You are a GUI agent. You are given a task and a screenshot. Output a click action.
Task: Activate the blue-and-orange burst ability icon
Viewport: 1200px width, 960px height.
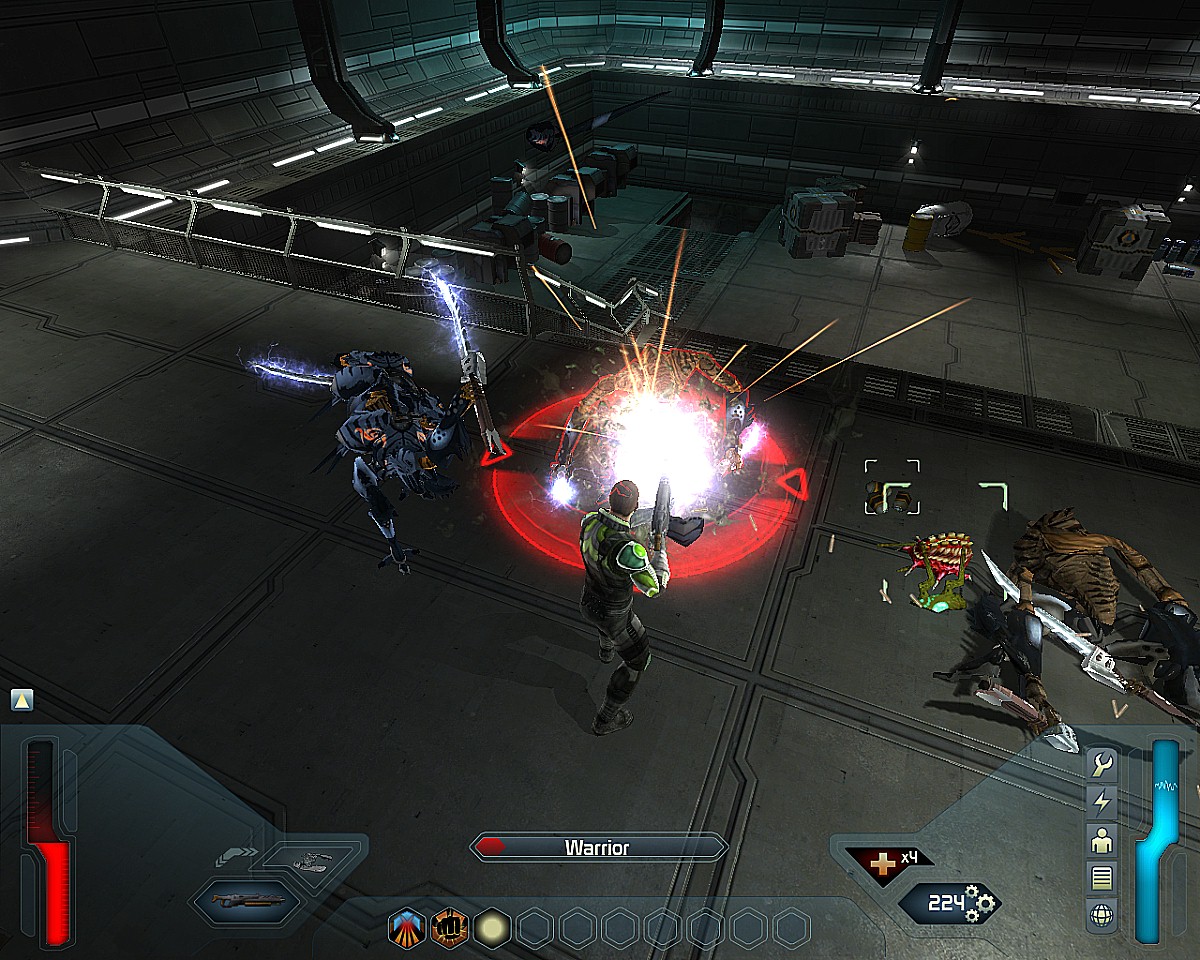coord(405,929)
